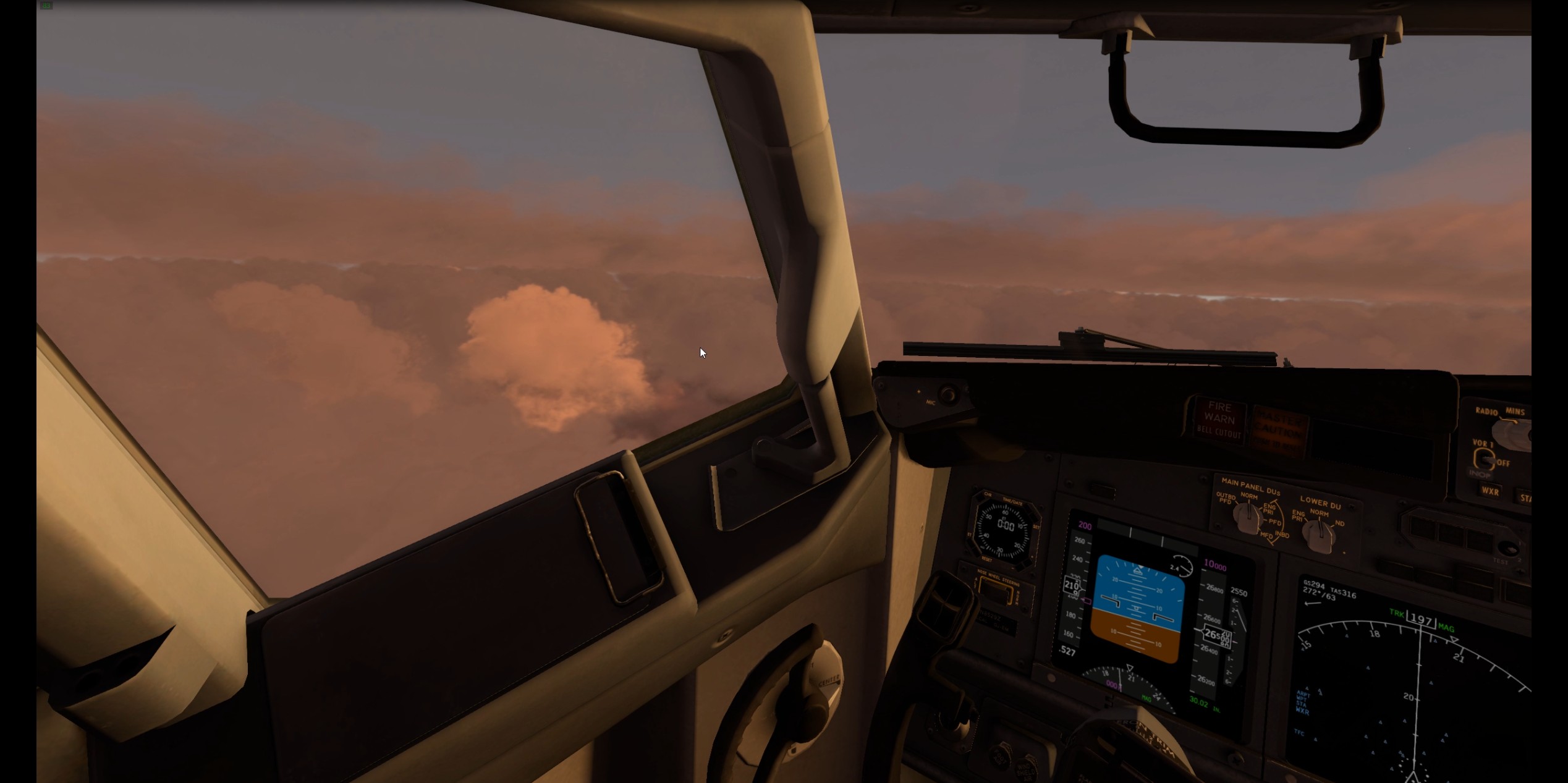Viewport: 1568px width, 783px height.
Task: Click the RADIO MINS knob
Action: [x=1512, y=433]
